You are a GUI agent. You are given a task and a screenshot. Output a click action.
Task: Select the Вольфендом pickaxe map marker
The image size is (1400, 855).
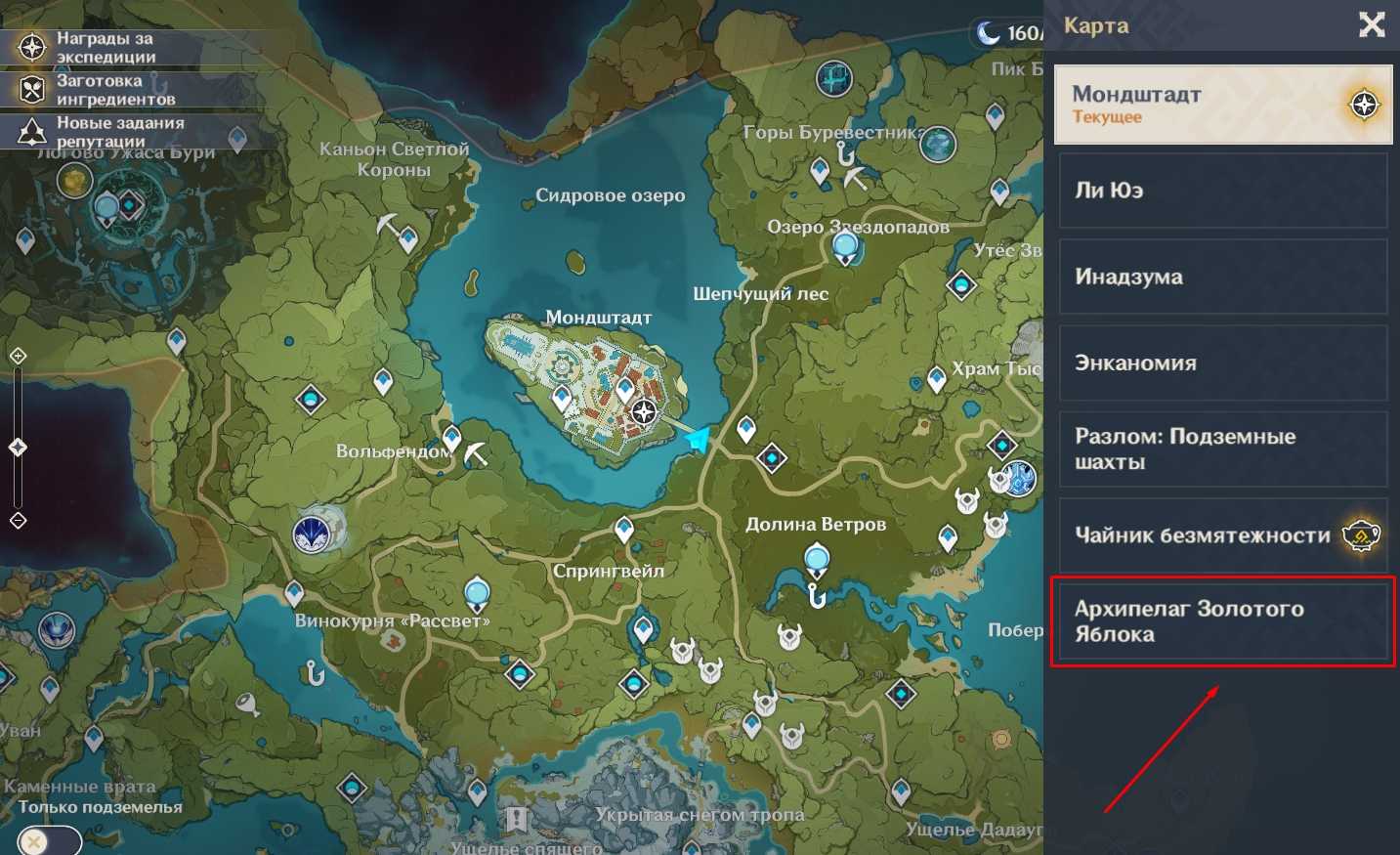476,453
